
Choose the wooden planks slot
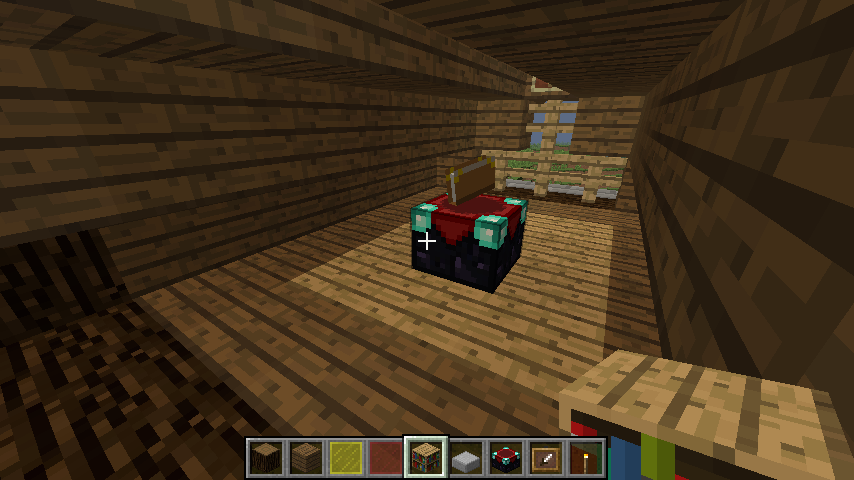(306, 458)
